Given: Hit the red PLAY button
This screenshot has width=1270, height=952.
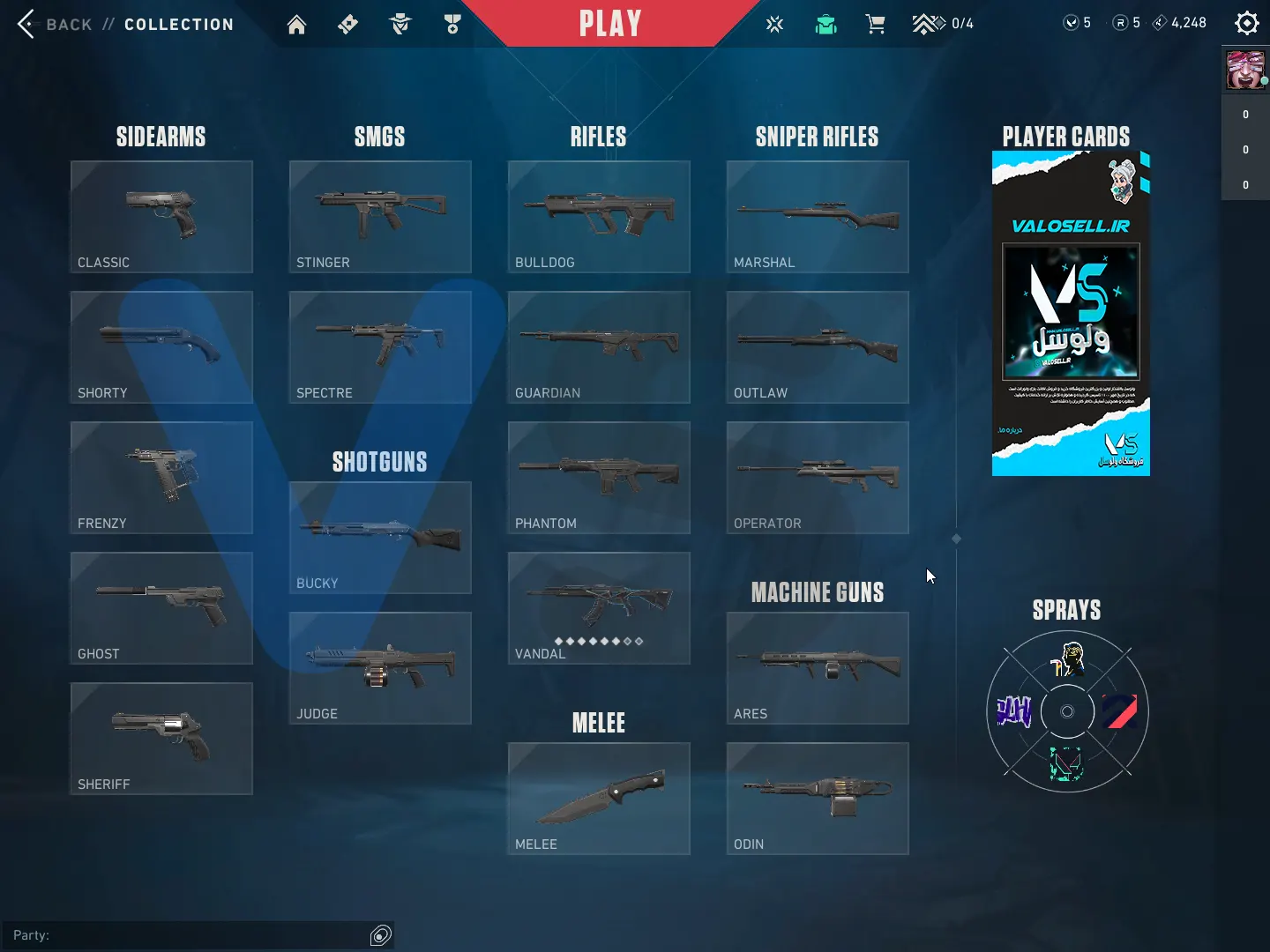Looking at the screenshot, I should pos(609,24).
